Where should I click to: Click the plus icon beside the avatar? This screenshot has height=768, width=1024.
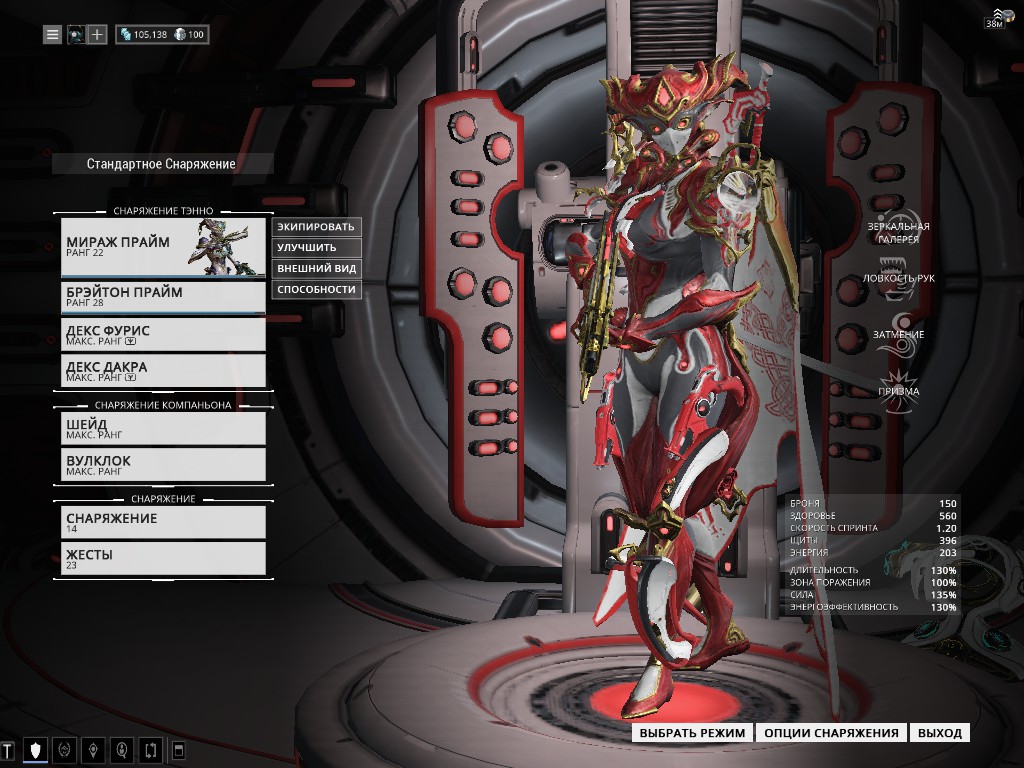pyautogui.click(x=97, y=35)
